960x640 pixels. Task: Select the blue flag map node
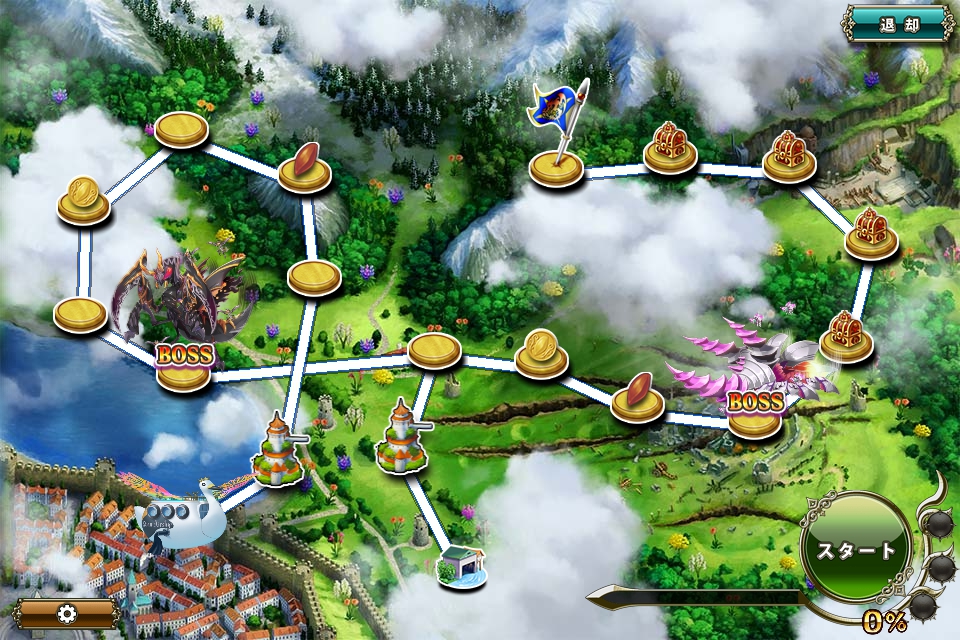pyautogui.click(x=556, y=165)
